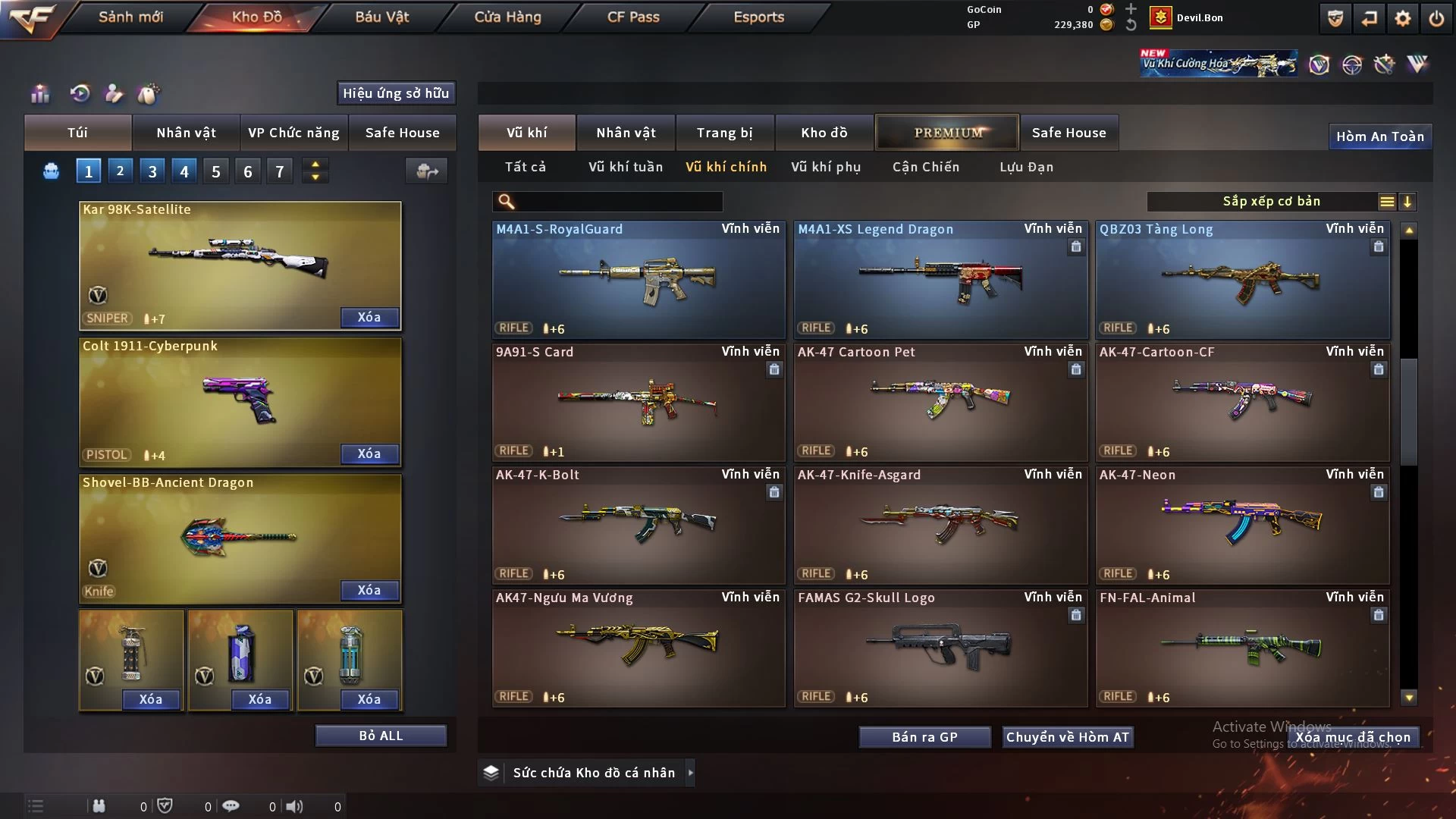Viewport: 1456px width, 819px height.
Task: Choose the AK-47-Neon rifle
Action: 1242,525
